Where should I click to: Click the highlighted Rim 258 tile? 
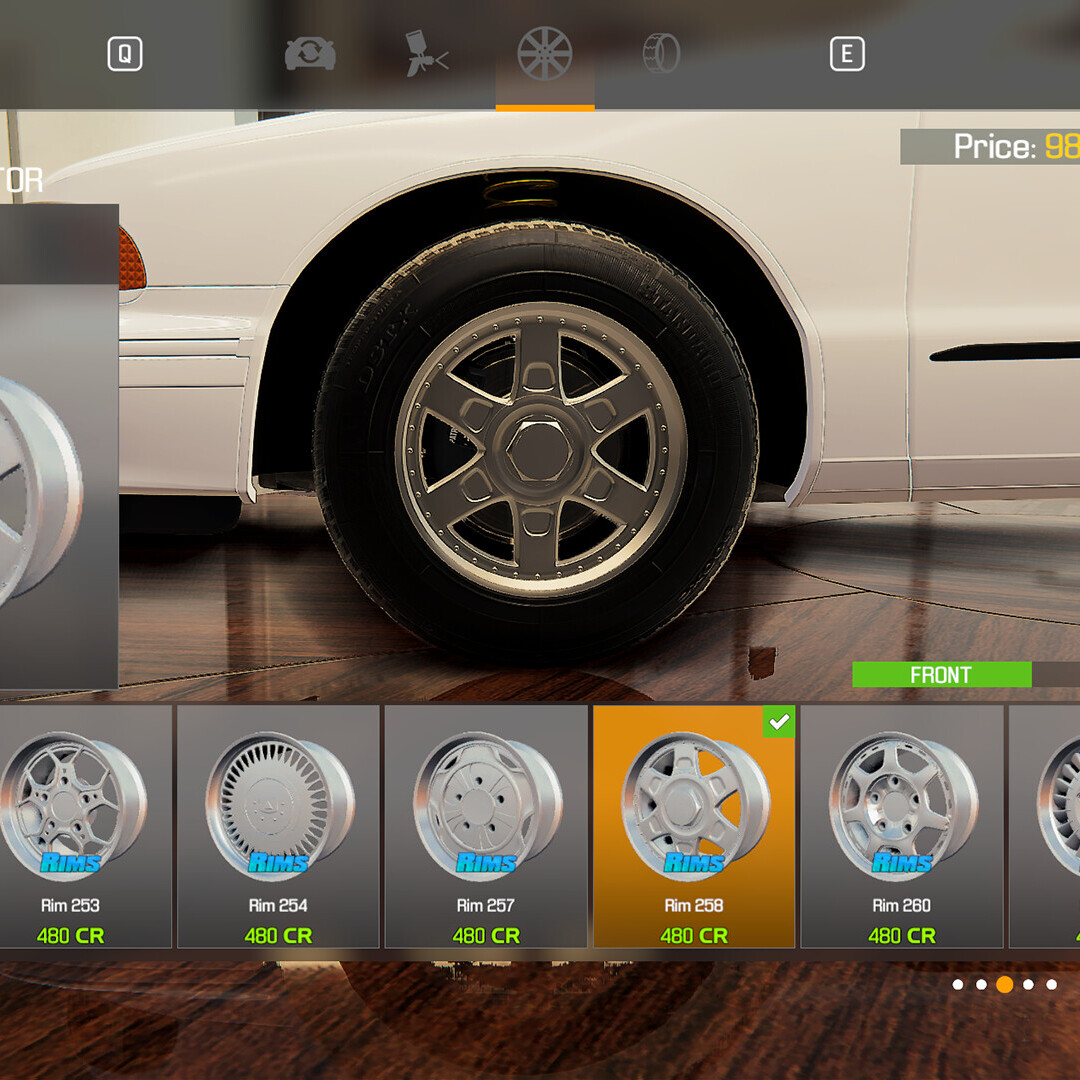coord(694,826)
